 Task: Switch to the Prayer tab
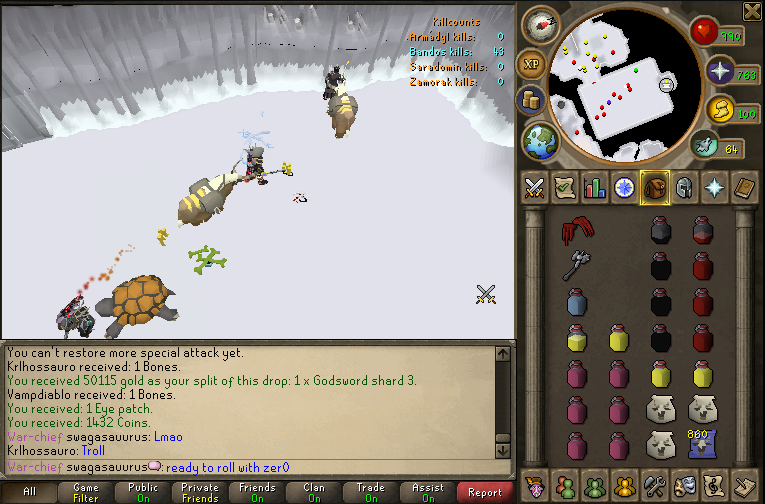pos(716,187)
